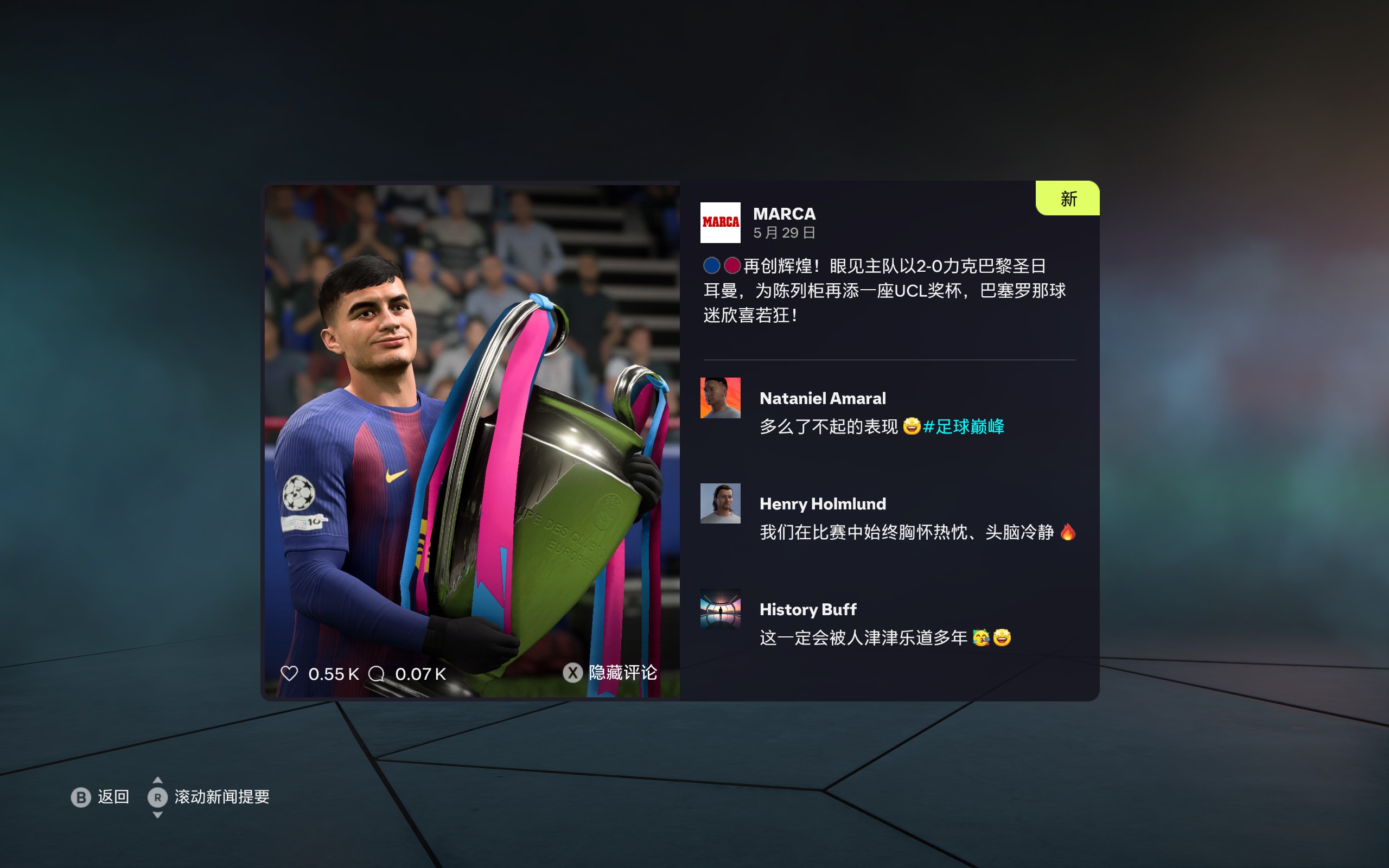The image size is (1389, 868).
Task: Click the 新 new-post badge
Action: pos(1068,199)
